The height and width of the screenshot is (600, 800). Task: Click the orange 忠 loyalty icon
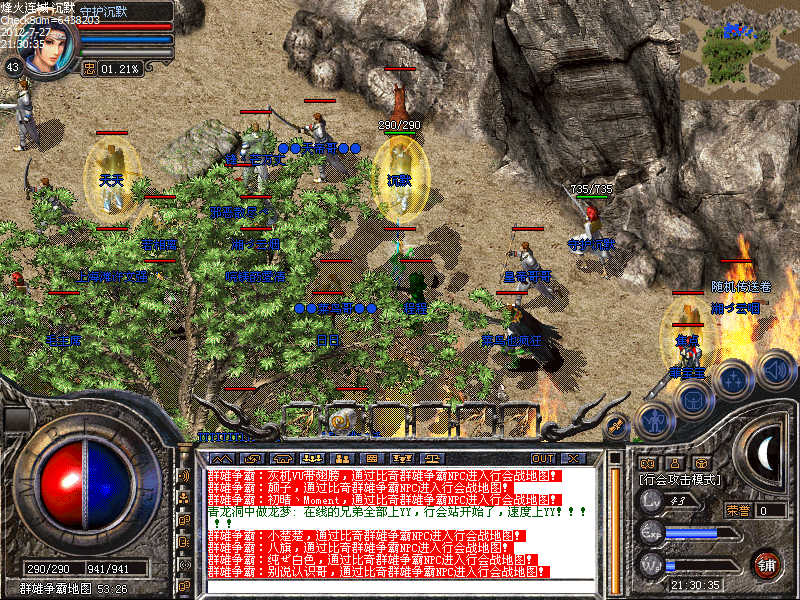point(89,69)
